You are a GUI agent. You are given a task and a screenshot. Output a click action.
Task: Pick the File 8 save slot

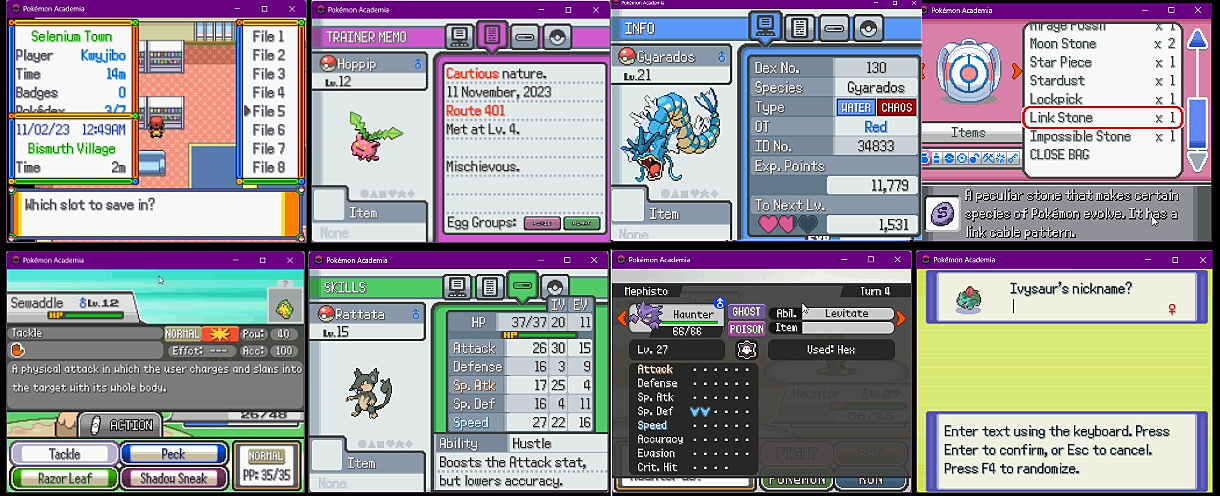[x=269, y=167]
